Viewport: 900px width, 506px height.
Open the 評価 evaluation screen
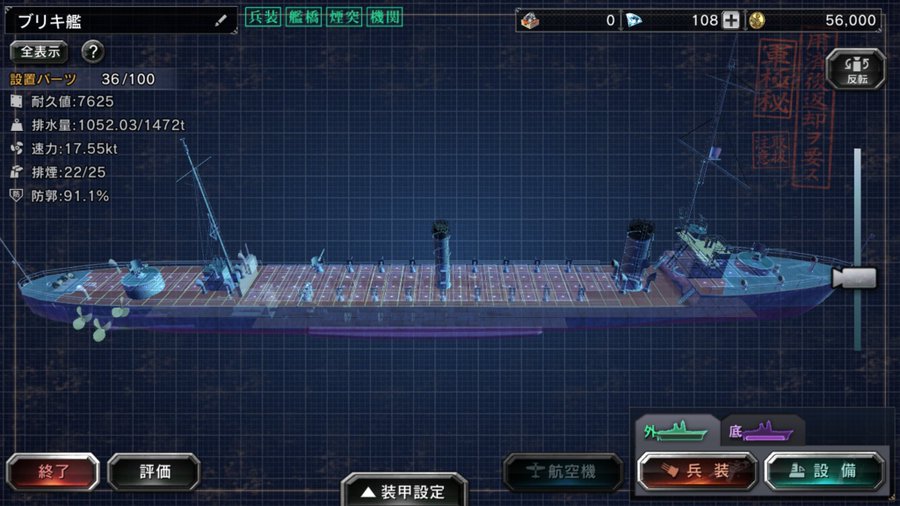pyautogui.click(x=154, y=472)
